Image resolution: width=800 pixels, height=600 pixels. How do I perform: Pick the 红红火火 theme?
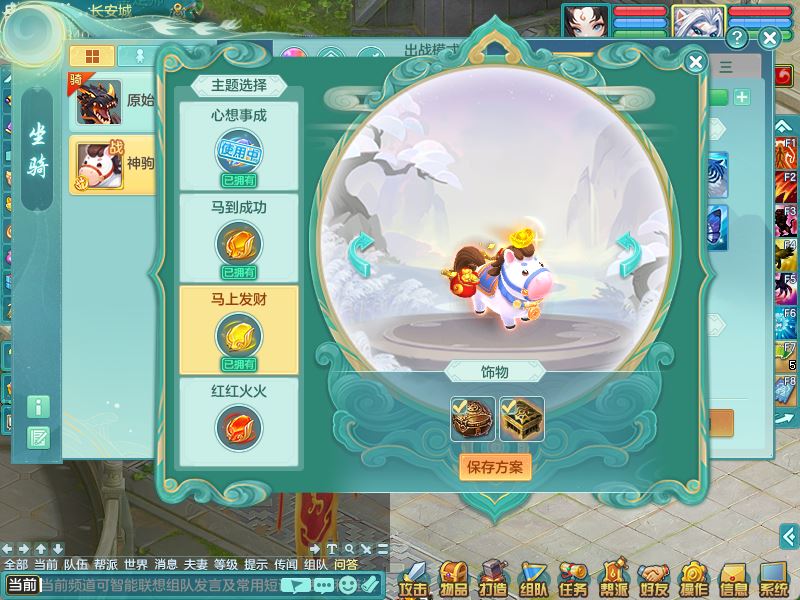[239, 420]
